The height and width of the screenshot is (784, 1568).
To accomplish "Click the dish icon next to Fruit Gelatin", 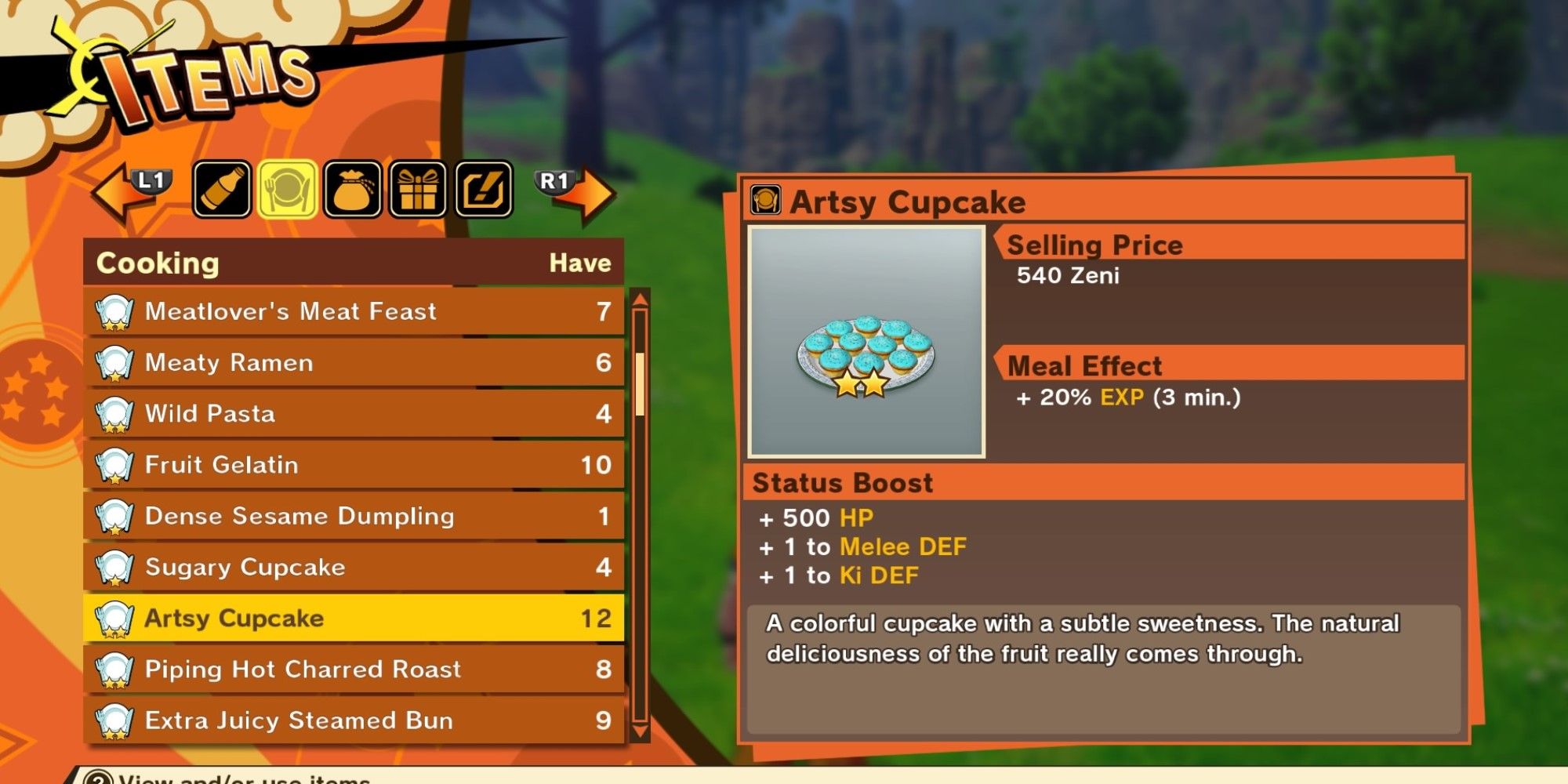I will click(x=114, y=465).
